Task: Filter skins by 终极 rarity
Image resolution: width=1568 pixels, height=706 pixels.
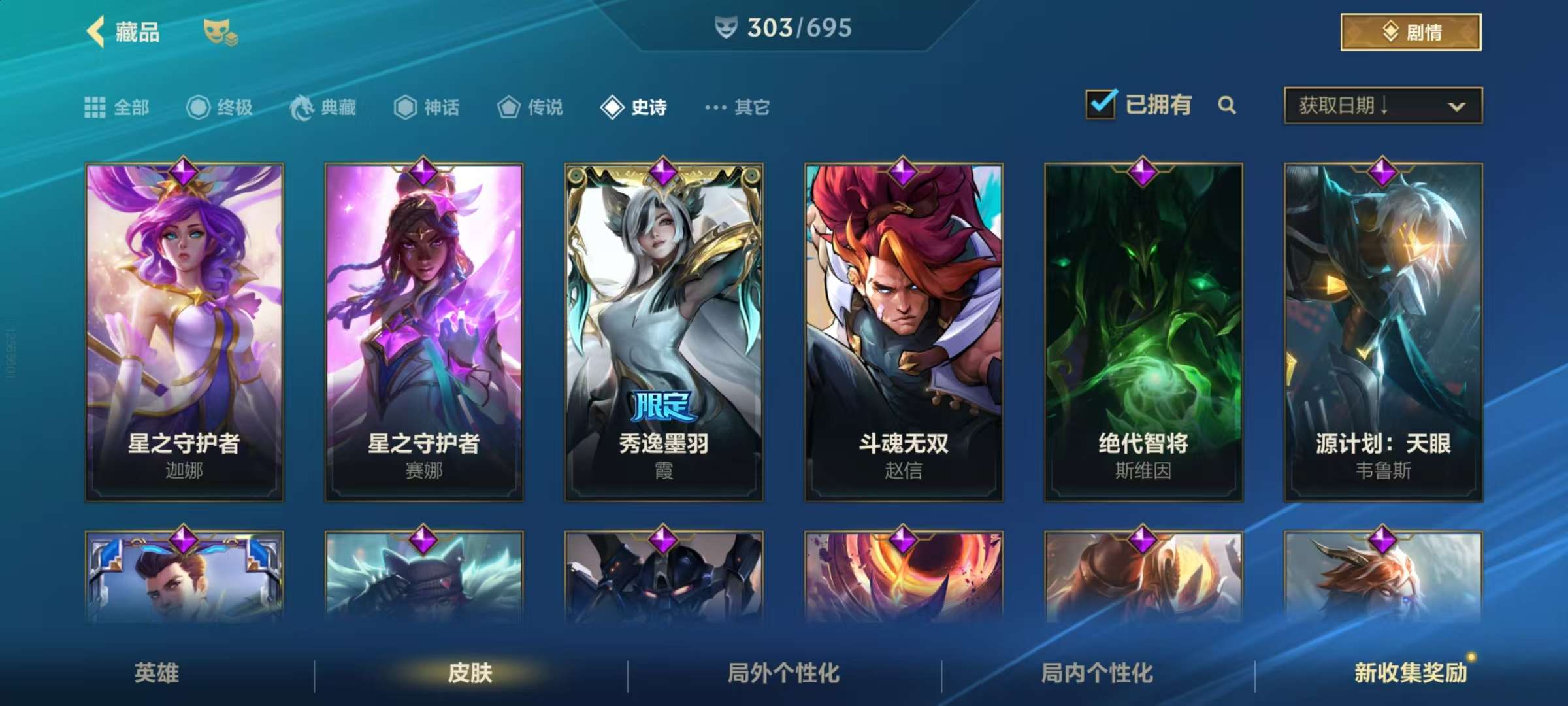Action: click(x=220, y=107)
